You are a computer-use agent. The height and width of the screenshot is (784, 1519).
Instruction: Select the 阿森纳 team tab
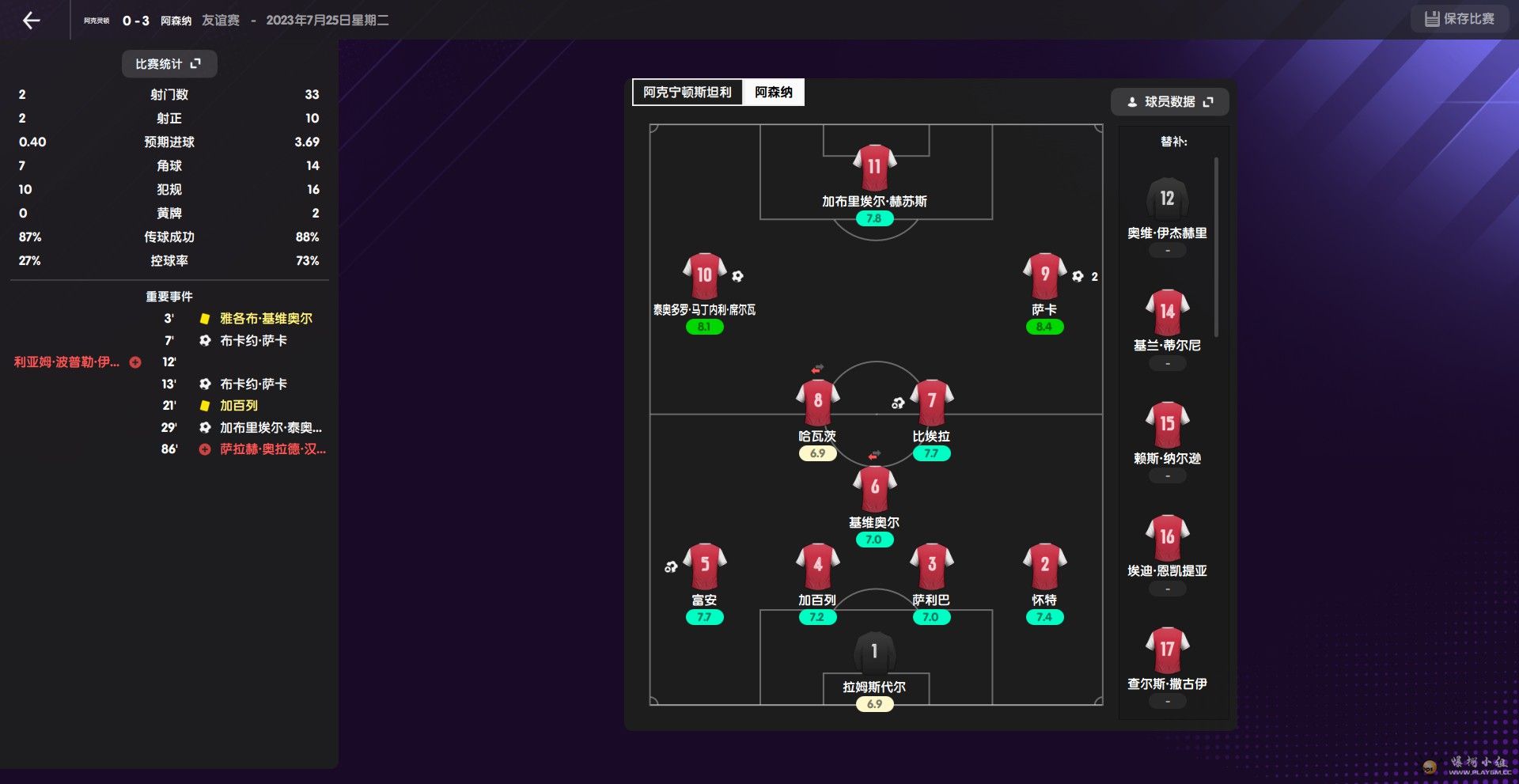(x=773, y=93)
